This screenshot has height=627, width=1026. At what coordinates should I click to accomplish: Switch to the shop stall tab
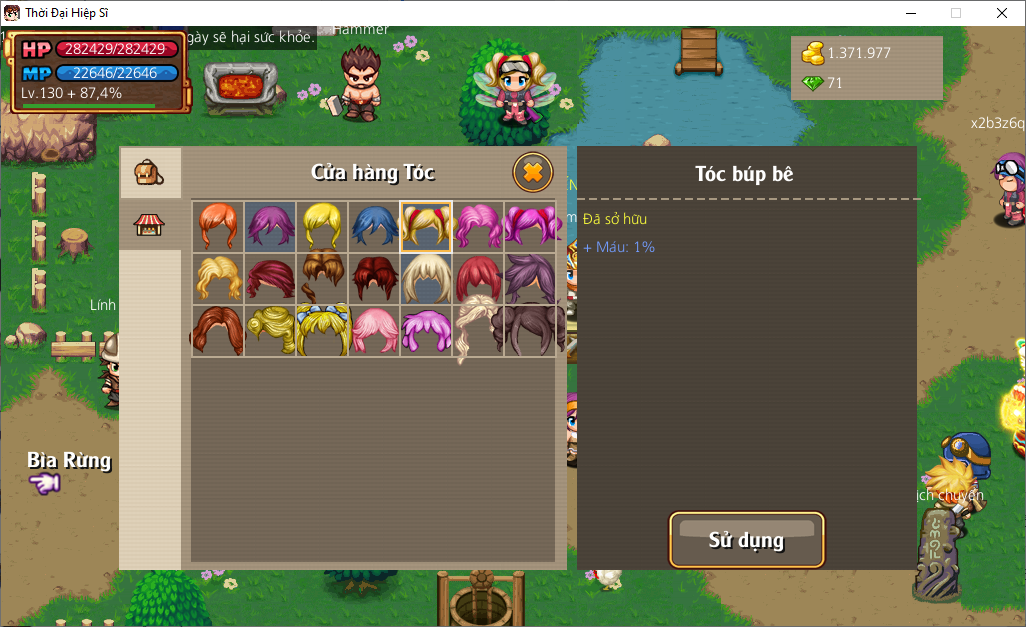(150, 225)
